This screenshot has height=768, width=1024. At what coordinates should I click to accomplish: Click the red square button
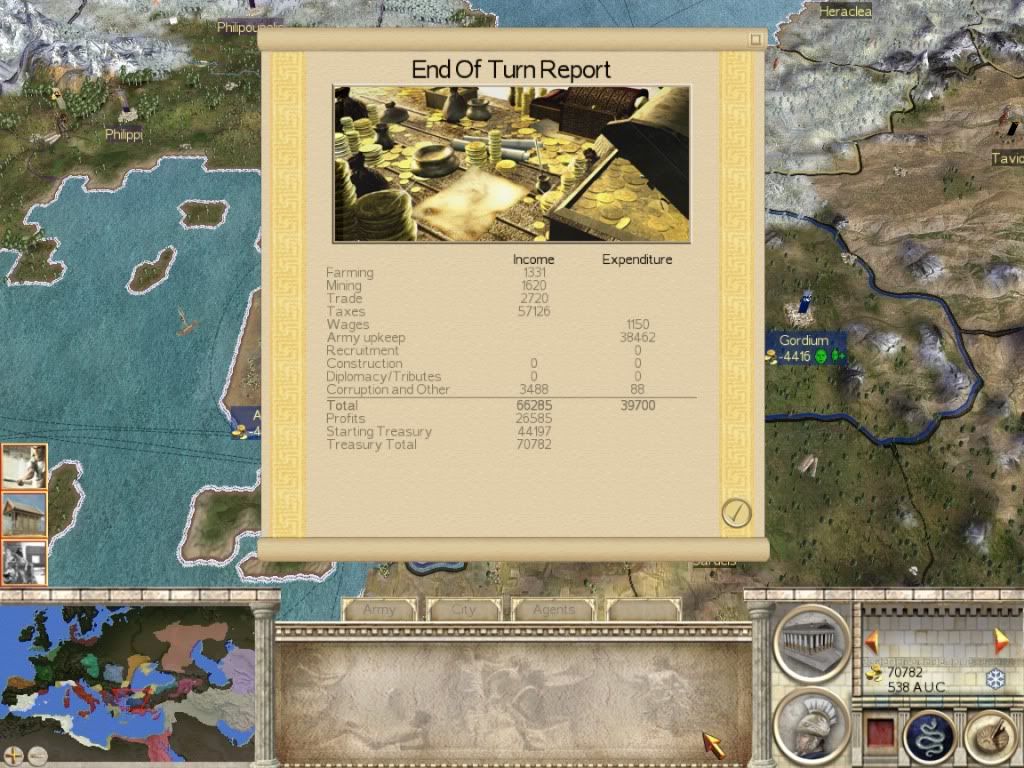[x=878, y=735]
